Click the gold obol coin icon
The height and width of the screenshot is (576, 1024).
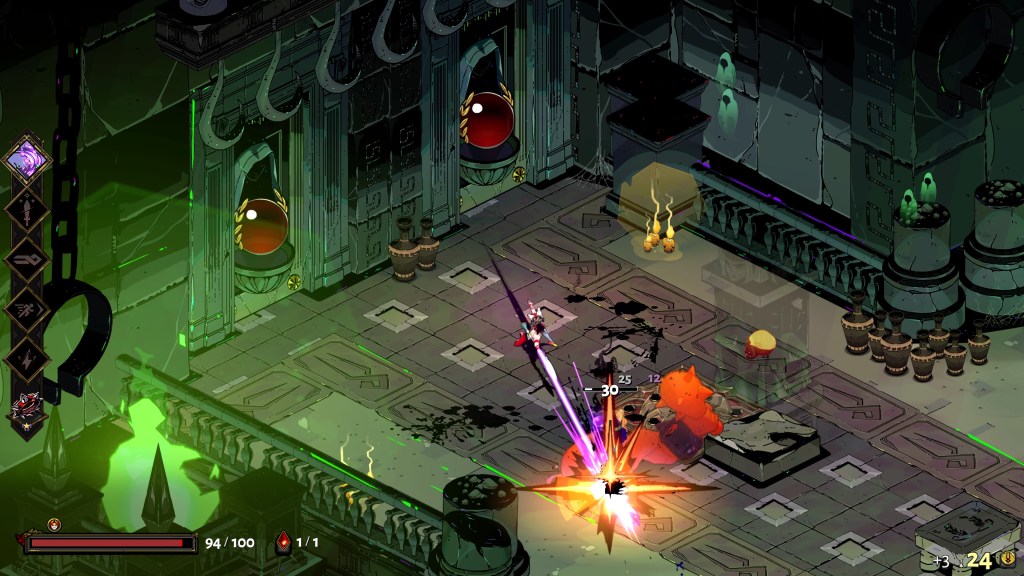click(1007, 558)
